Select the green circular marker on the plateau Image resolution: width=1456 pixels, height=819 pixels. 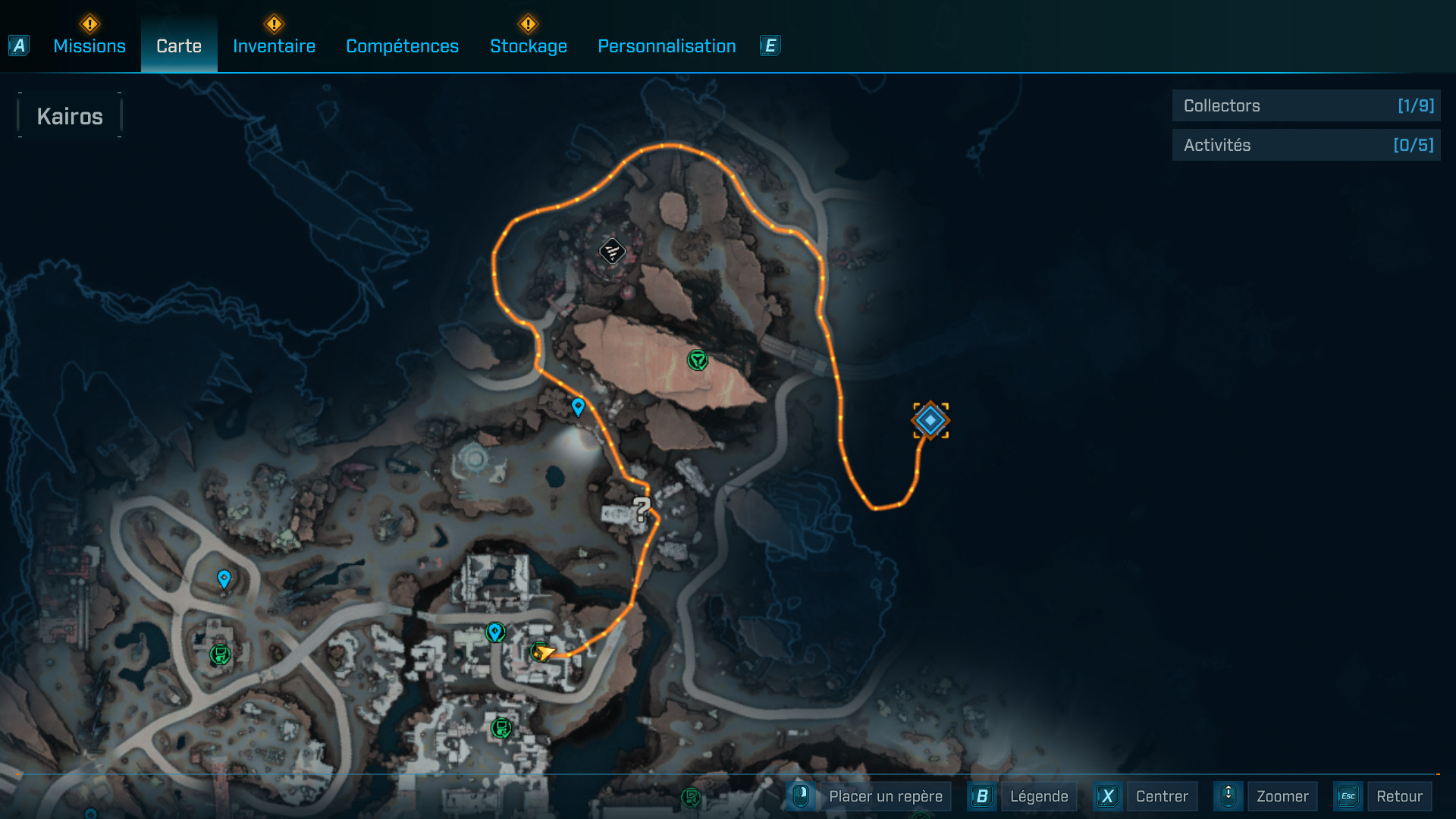(x=697, y=359)
